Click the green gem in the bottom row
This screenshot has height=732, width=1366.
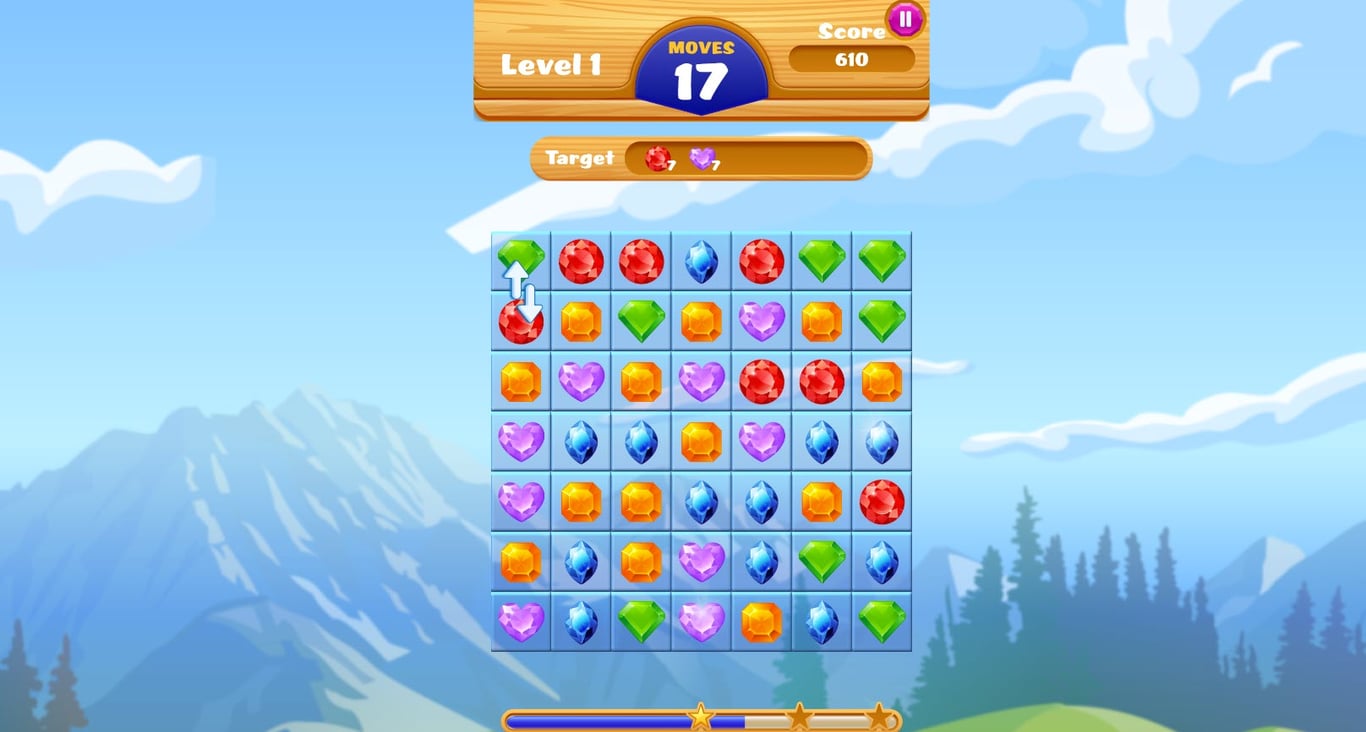(x=641, y=620)
